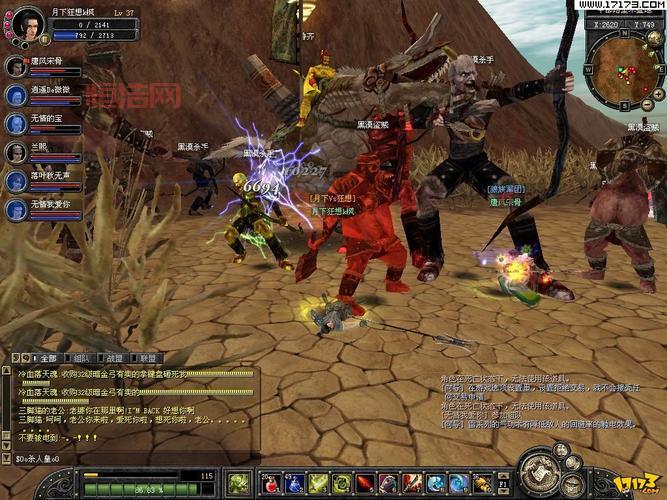This screenshot has width=667, height=500.
Task: Show the 联盟 chat tab
Action: 147,357
